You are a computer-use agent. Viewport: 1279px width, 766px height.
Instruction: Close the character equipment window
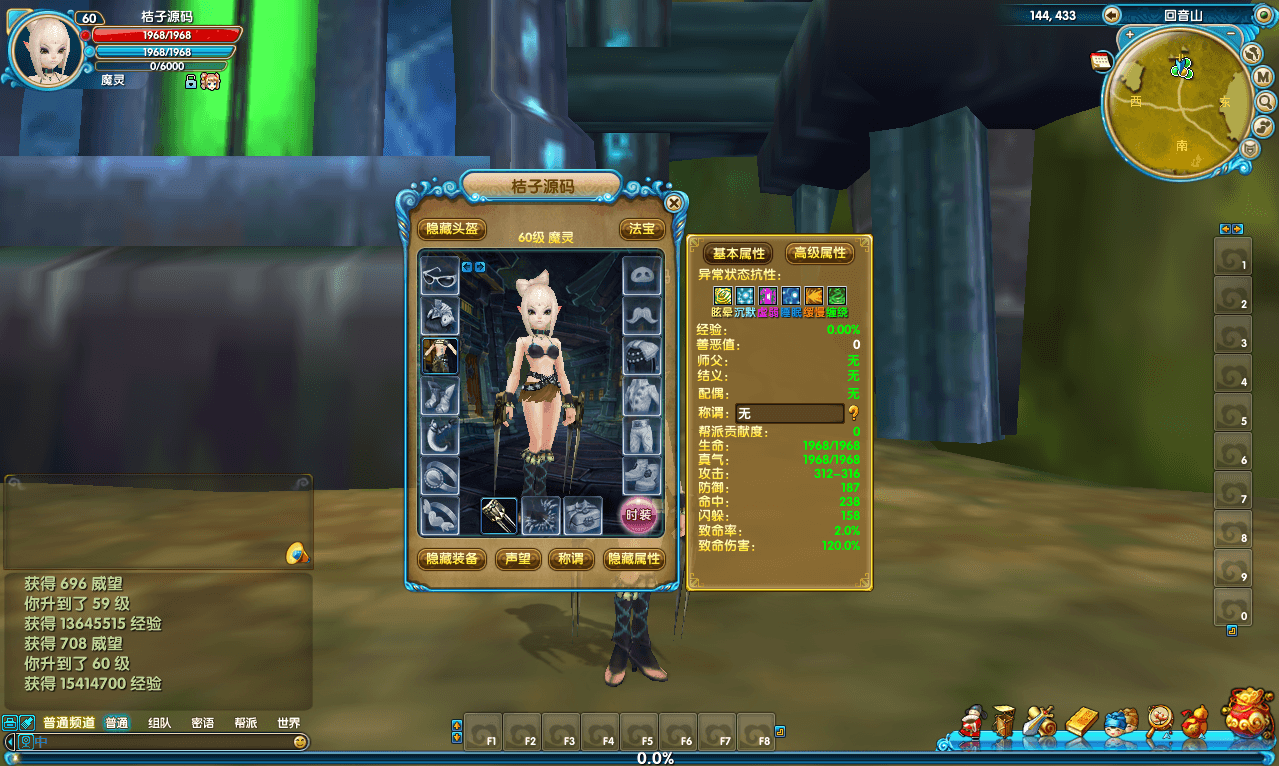tap(674, 203)
